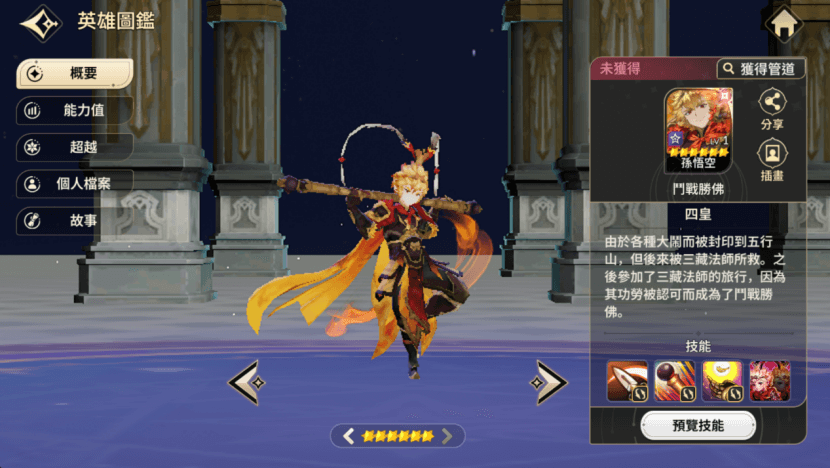Click the 預覽技能 preview skills button

pos(698,425)
